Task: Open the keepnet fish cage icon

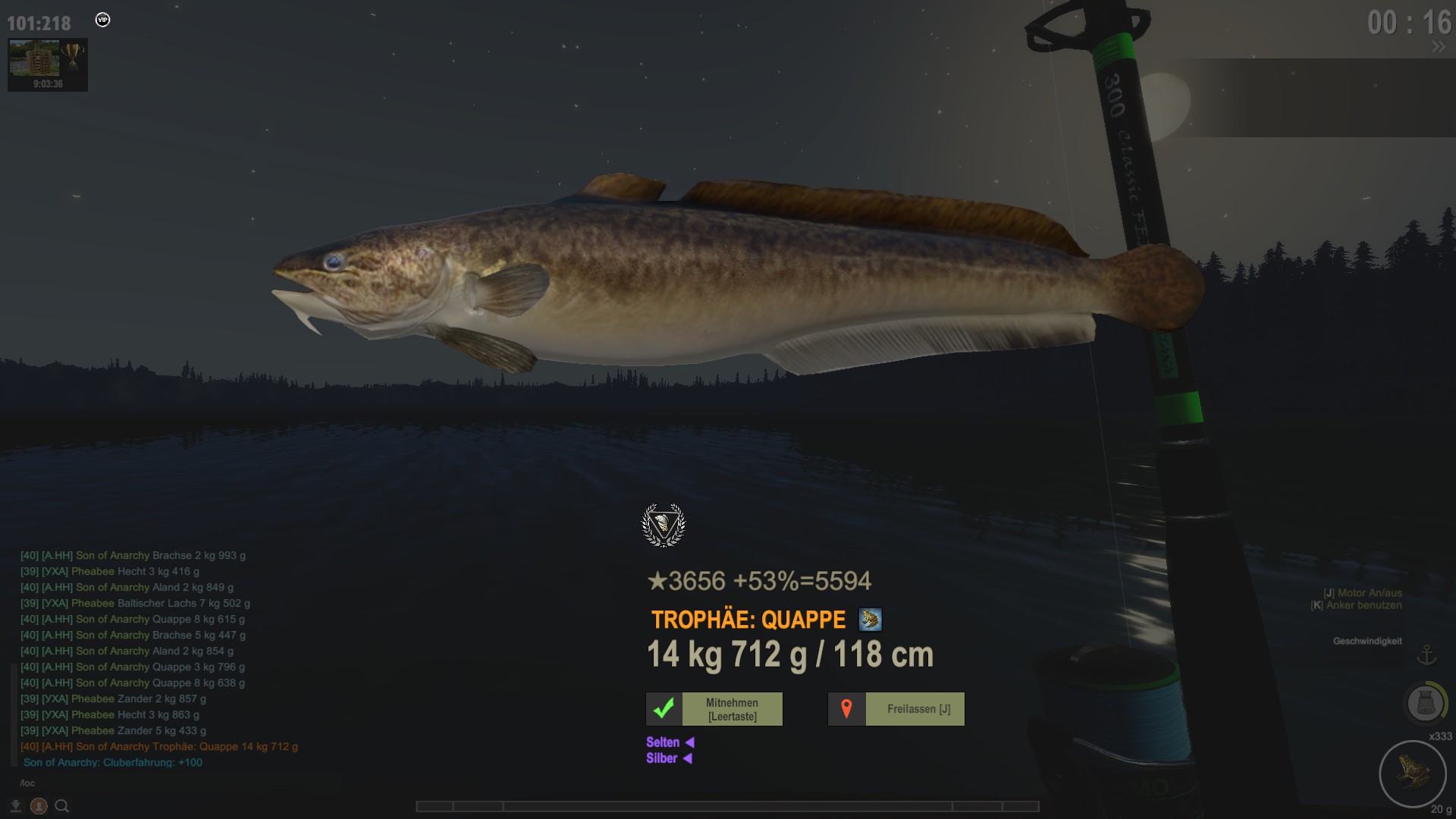Action: point(1424,704)
